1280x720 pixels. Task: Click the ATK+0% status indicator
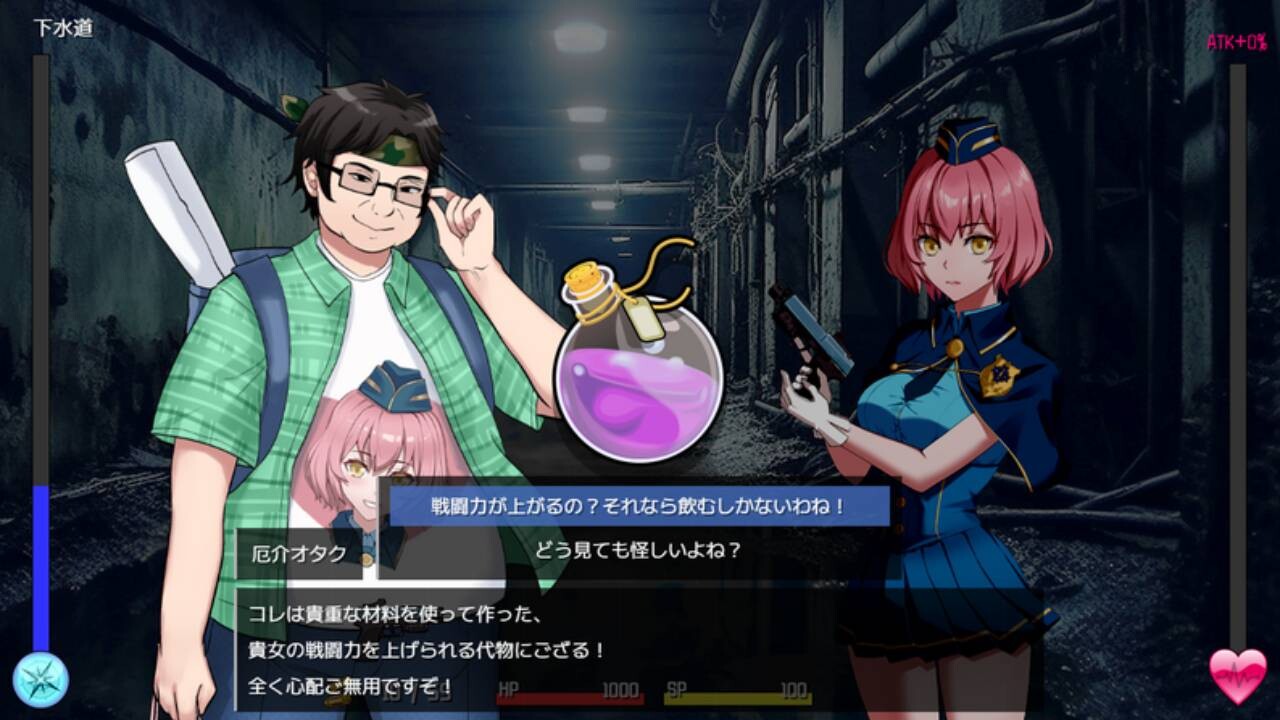1238,42
